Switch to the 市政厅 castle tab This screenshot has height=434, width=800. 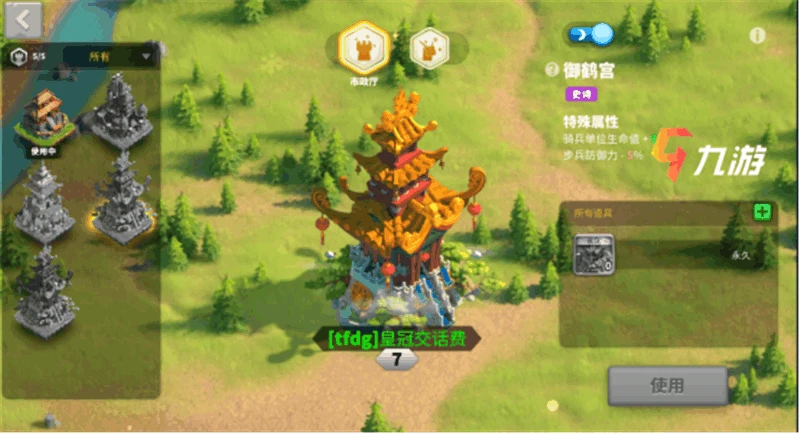point(363,46)
